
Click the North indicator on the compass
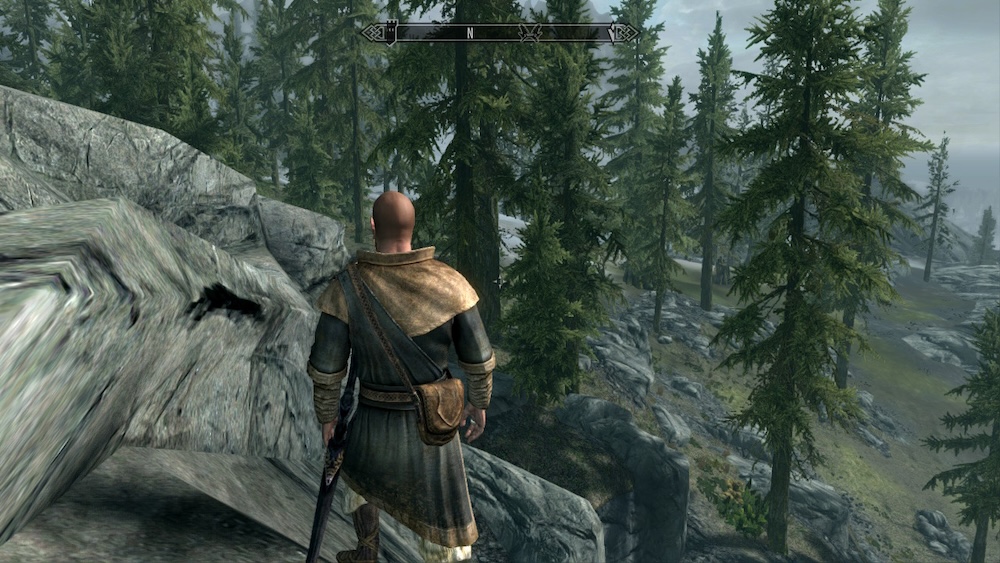470,33
